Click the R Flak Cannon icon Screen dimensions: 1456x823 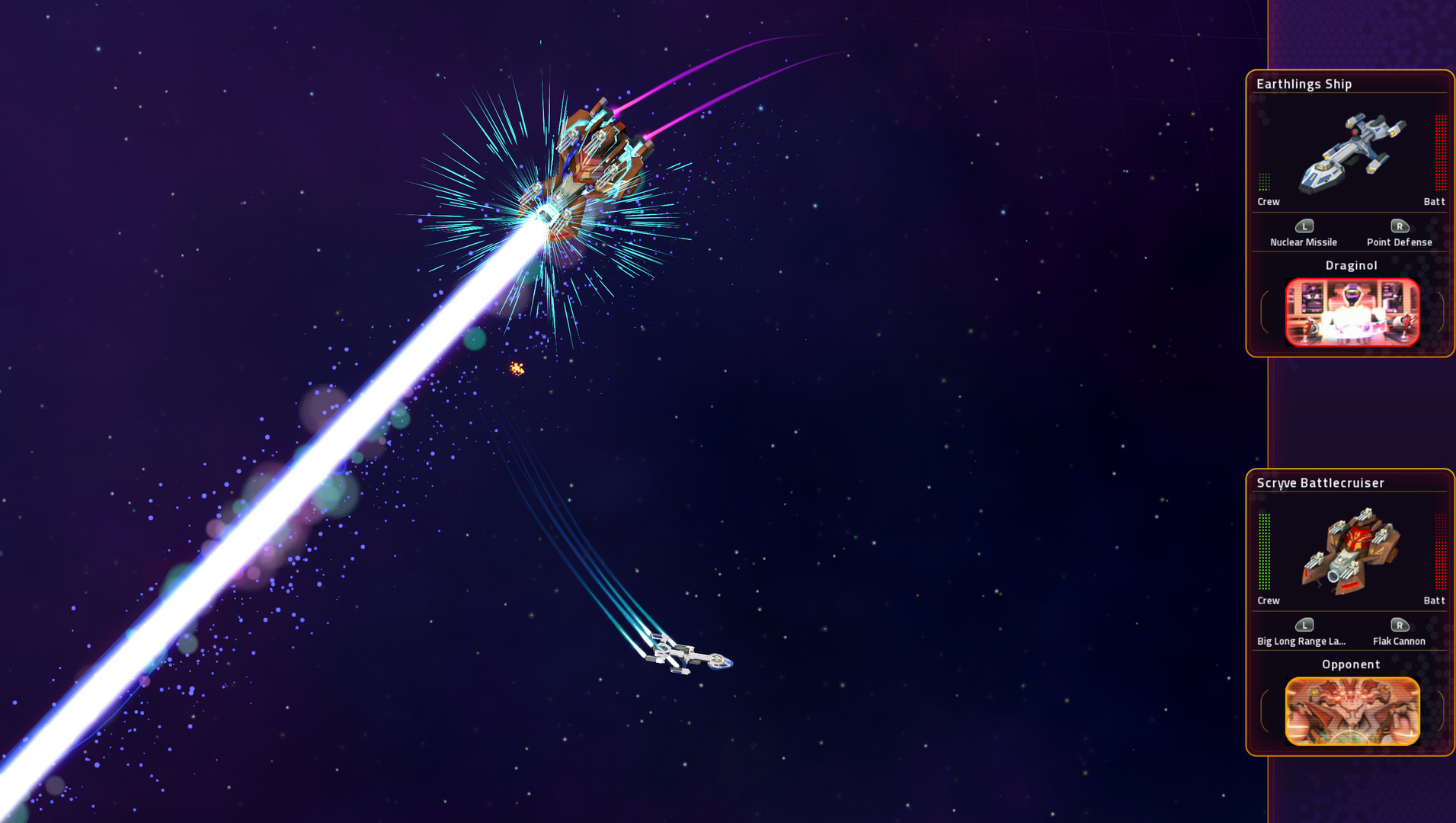pyautogui.click(x=1400, y=626)
